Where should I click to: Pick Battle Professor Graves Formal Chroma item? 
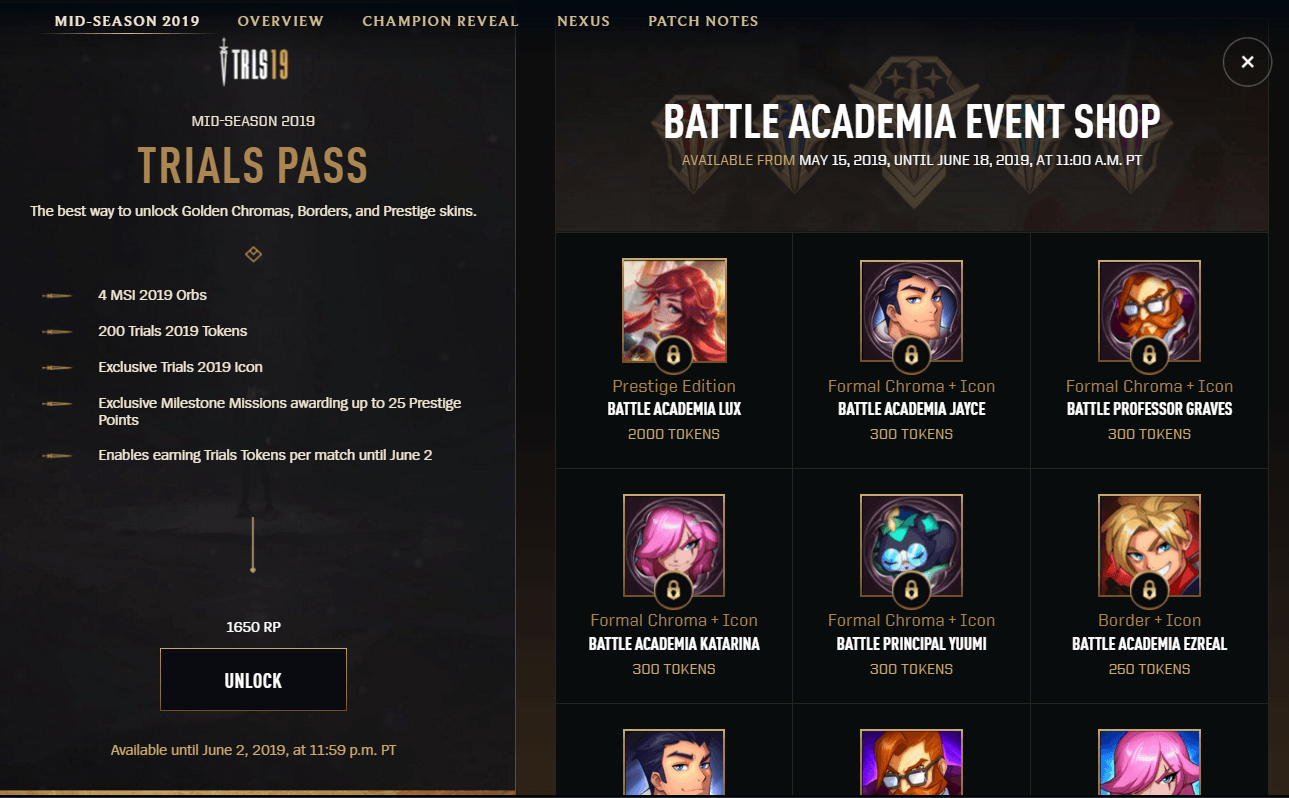(x=1149, y=309)
